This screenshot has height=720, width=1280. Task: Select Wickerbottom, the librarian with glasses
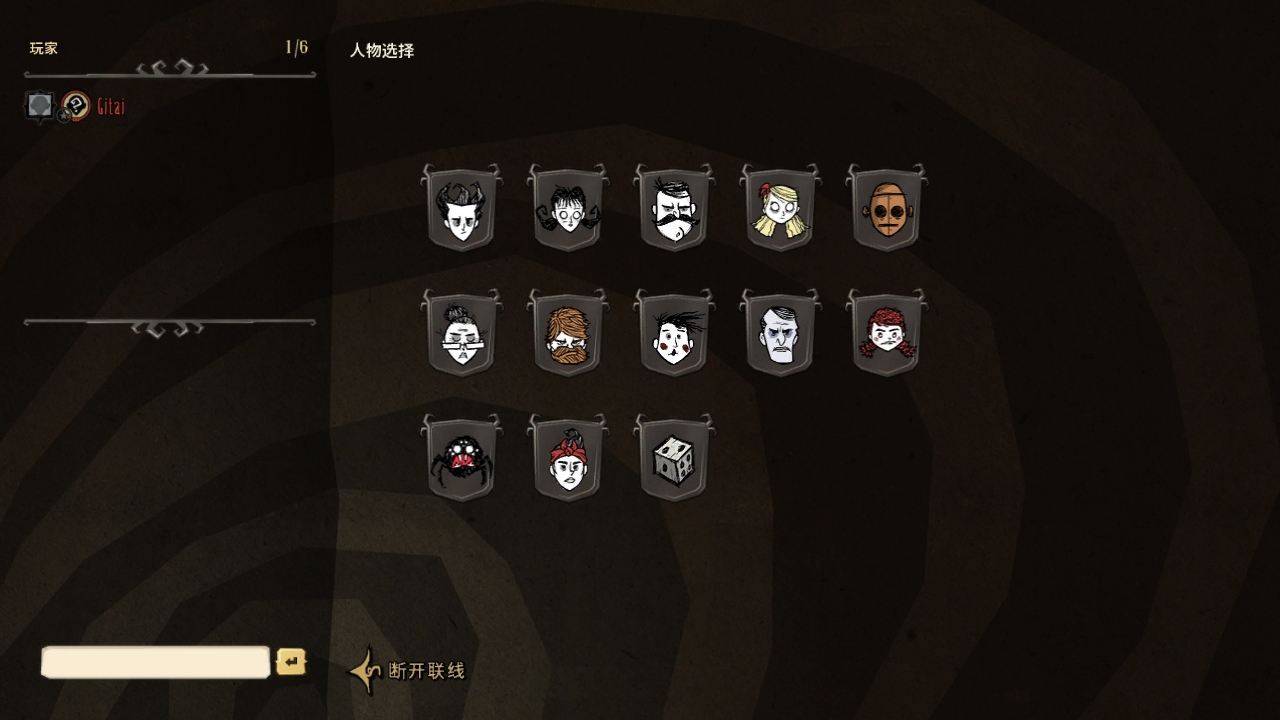tap(461, 334)
